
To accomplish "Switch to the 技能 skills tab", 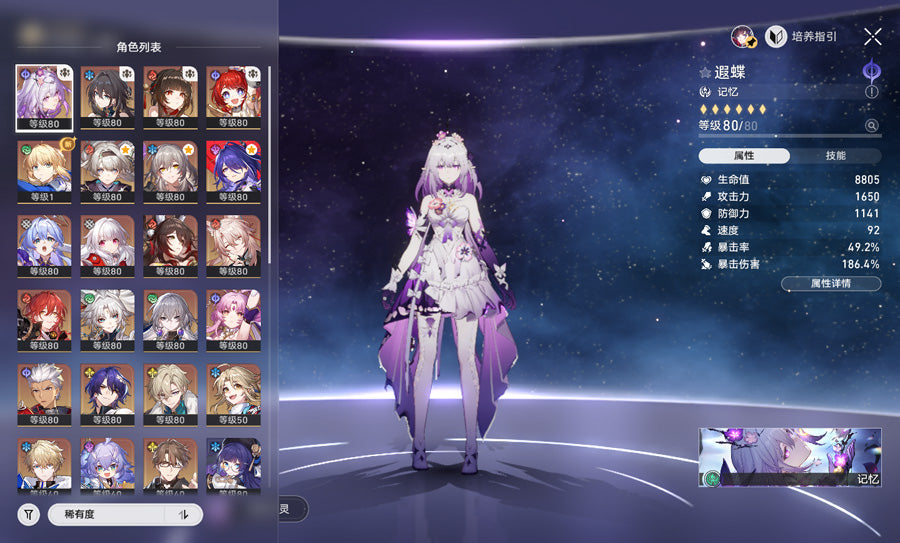I will [836, 156].
